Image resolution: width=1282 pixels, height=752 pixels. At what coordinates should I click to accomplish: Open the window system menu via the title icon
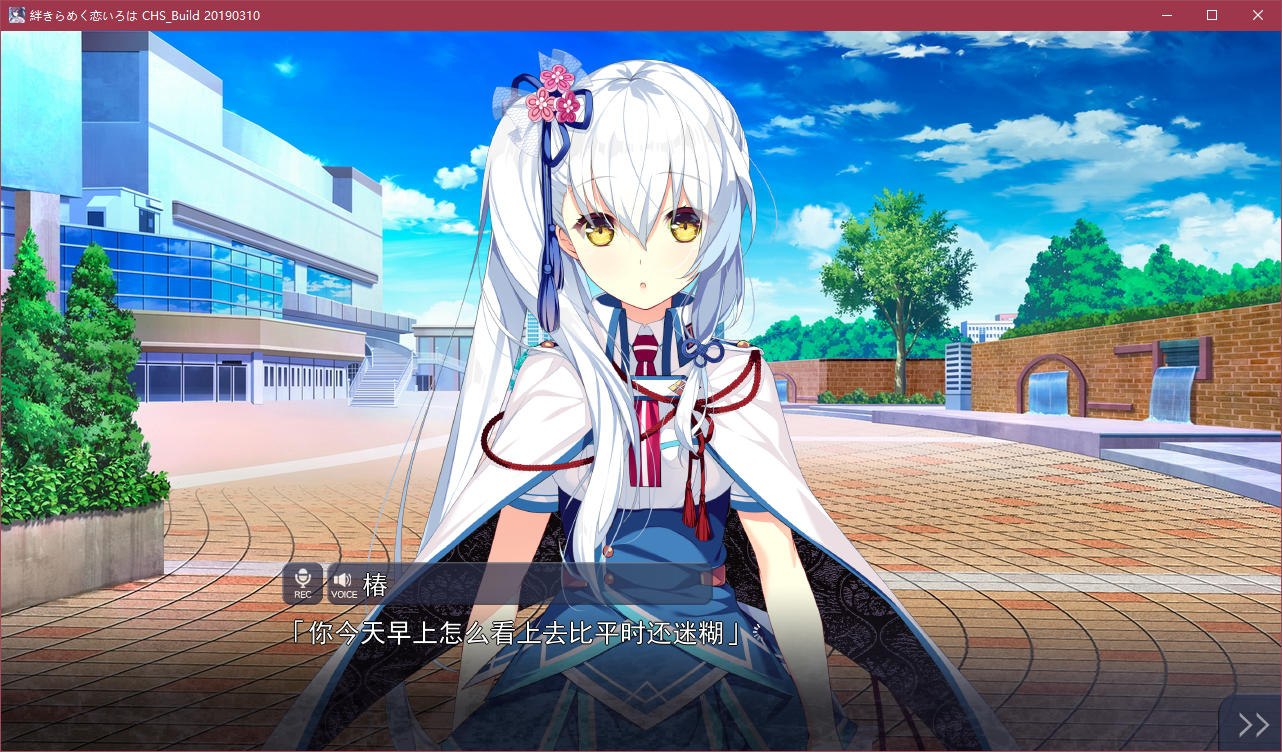click(x=15, y=15)
